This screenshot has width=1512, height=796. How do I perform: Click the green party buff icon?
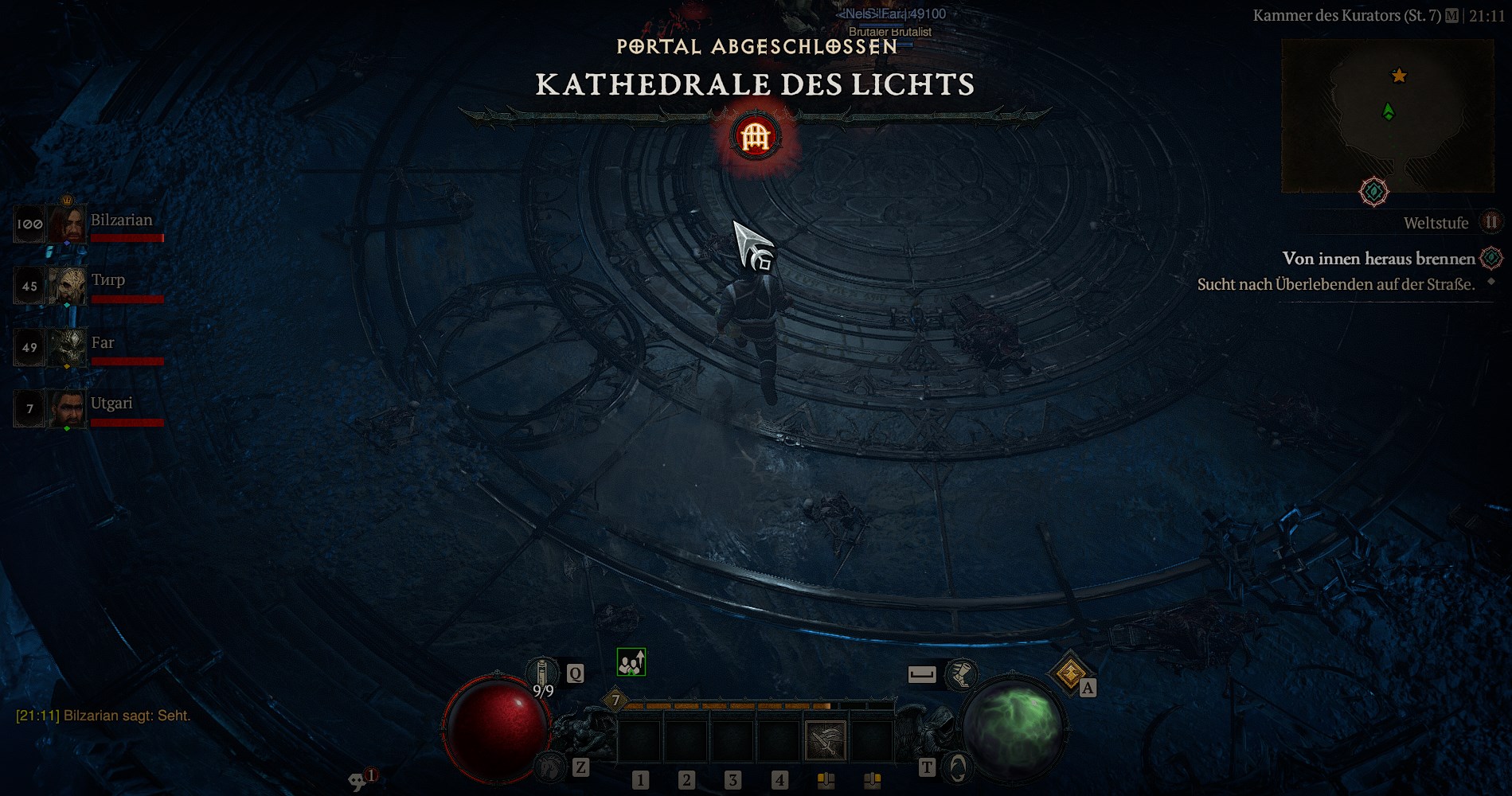click(x=631, y=662)
